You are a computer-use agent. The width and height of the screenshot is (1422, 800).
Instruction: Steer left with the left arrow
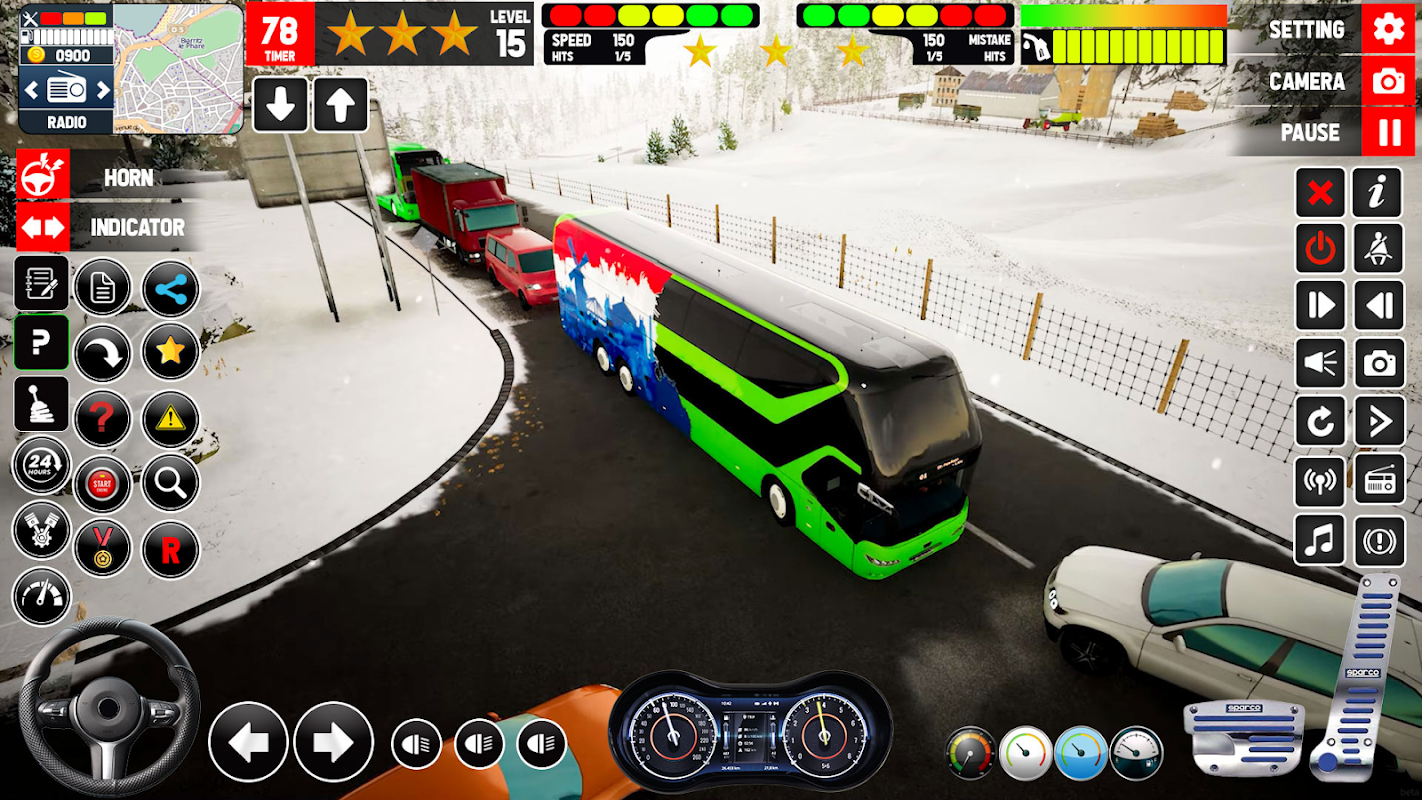(x=248, y=742)
